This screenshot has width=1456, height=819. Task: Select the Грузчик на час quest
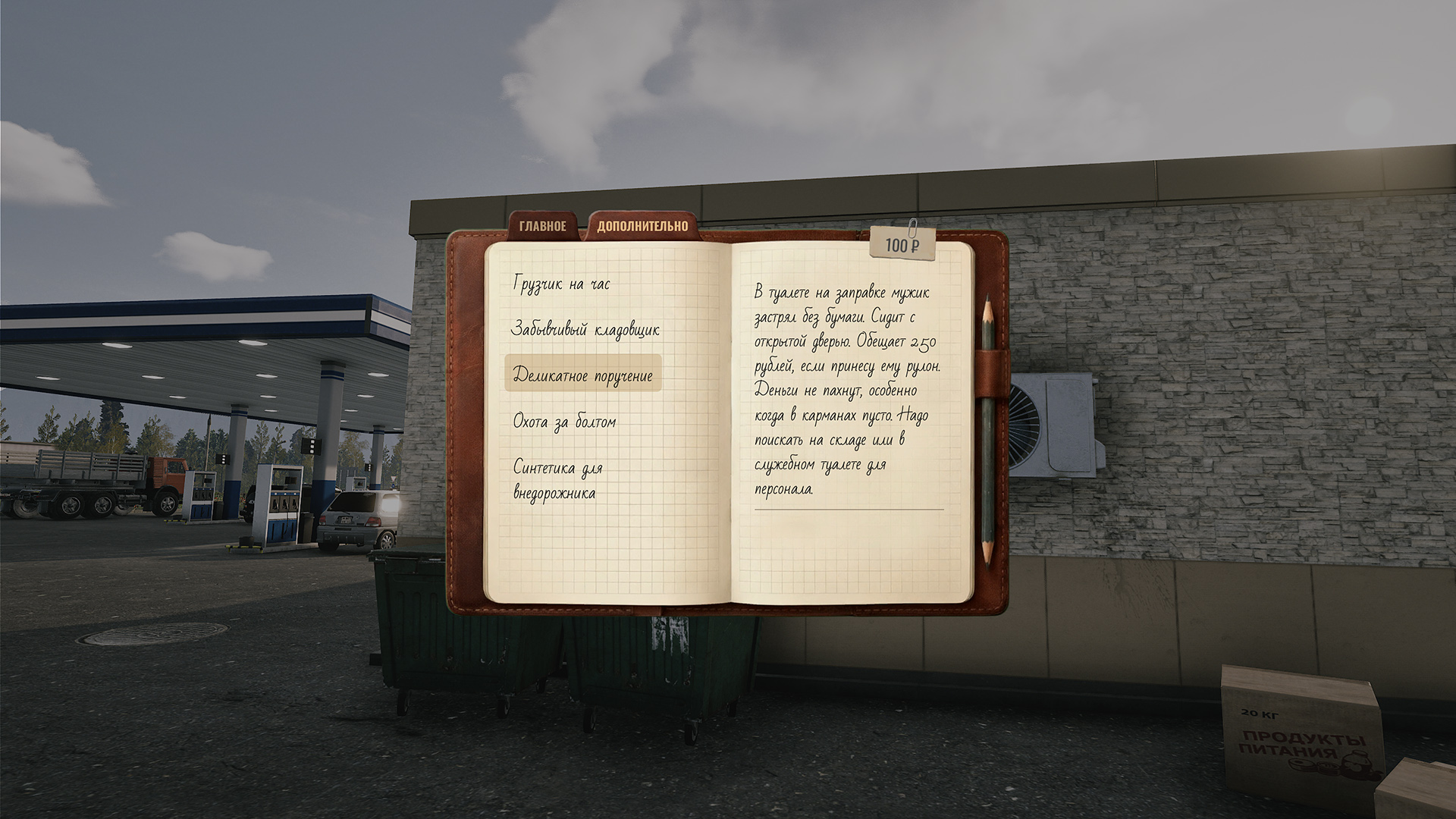coord(562,284)
